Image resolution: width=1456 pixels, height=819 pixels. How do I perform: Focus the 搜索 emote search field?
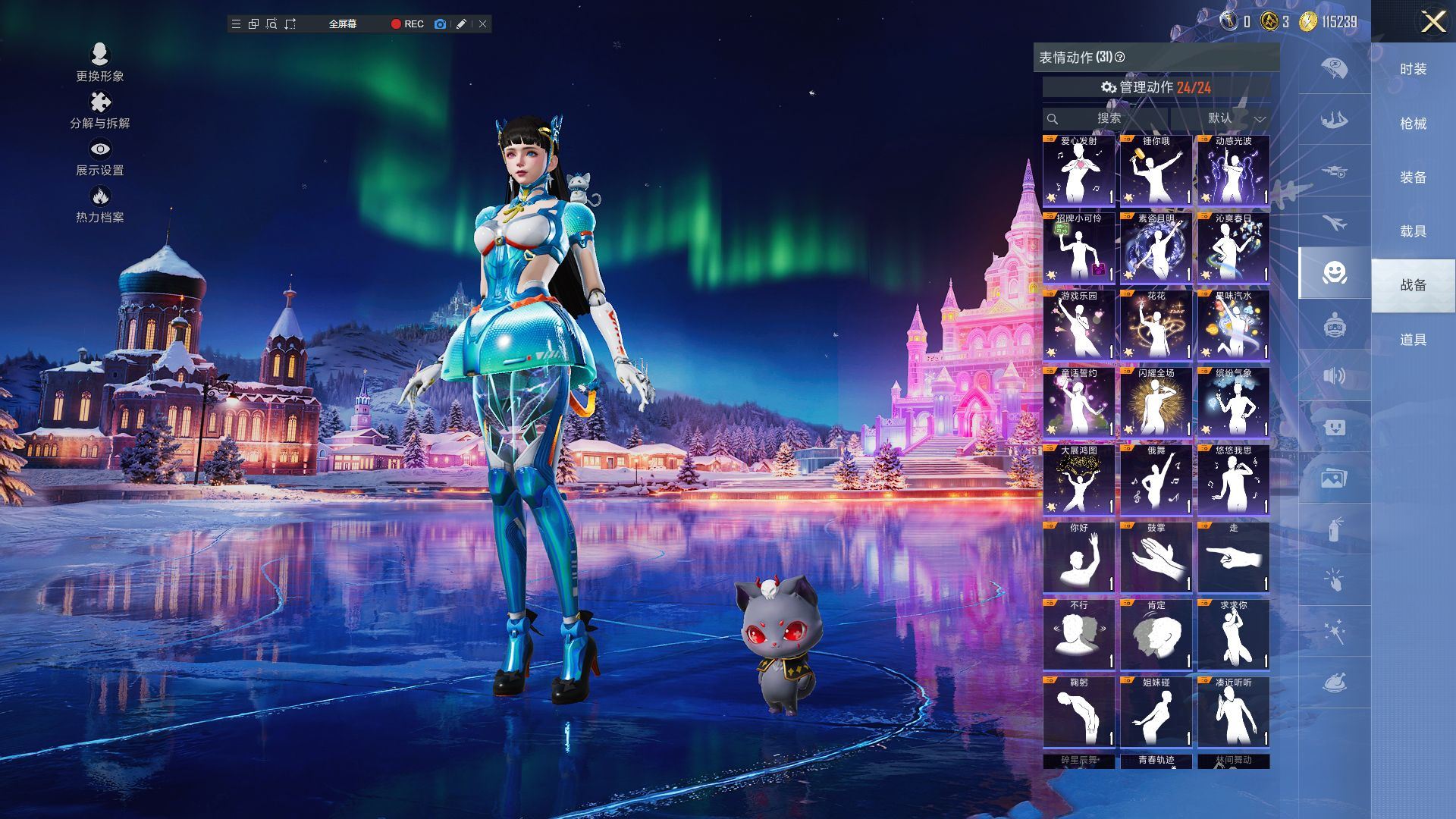coord(1107,118)
